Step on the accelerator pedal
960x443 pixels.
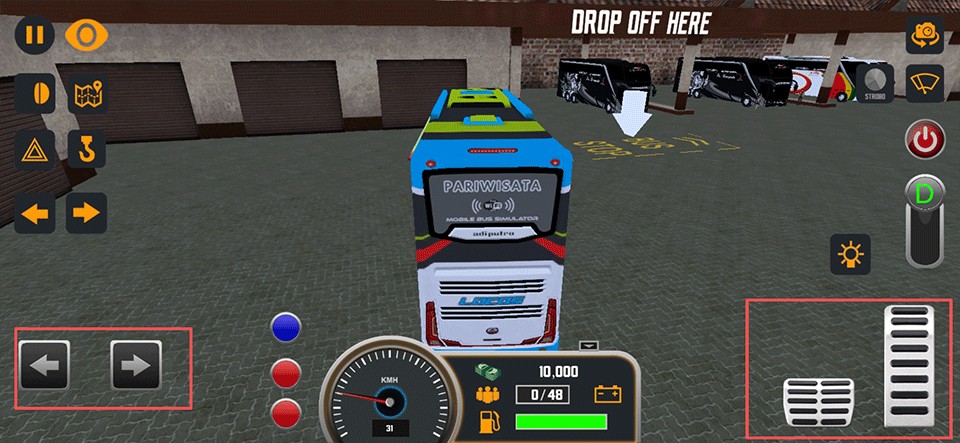pos(908,365)
